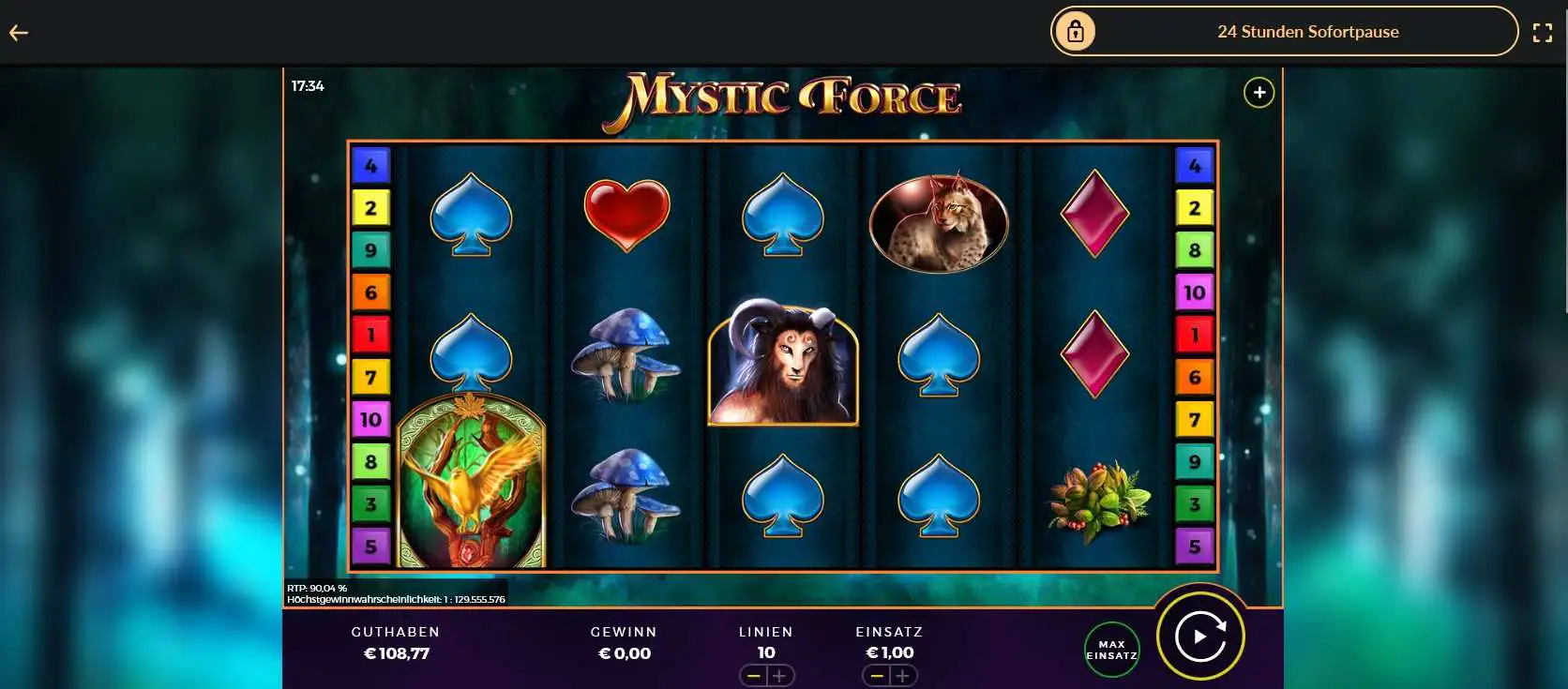1568x689 pixels.
Task: Click payline number 4 marker on the left
Action: [x=371, y=164]
